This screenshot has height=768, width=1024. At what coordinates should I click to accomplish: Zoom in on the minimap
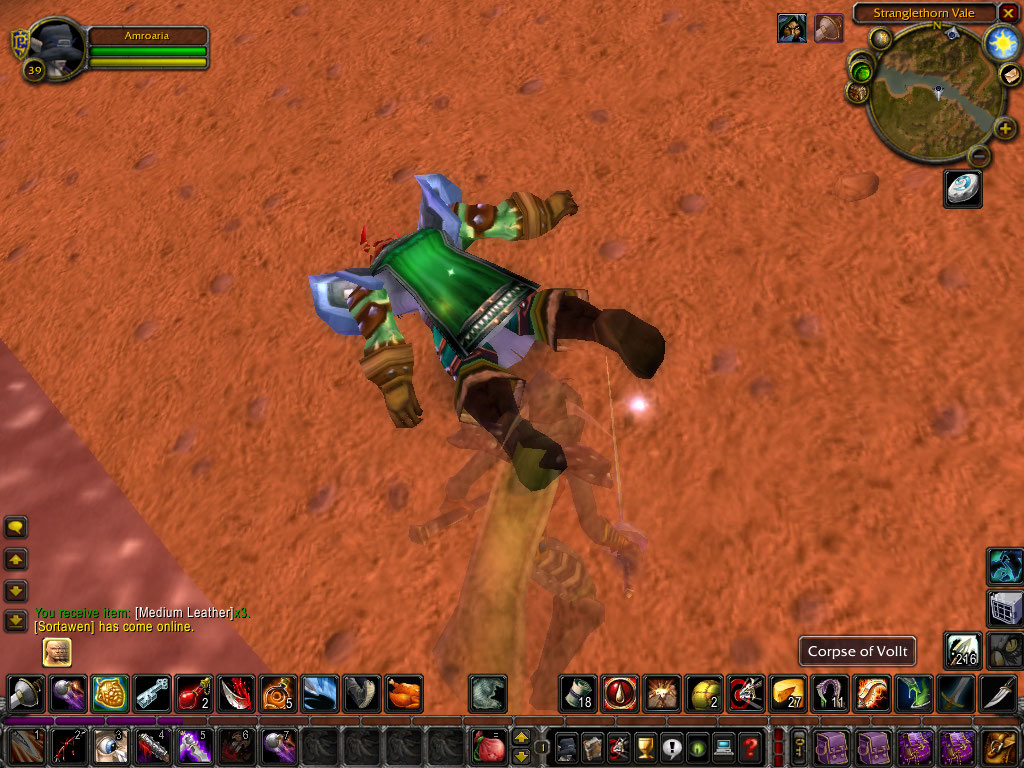(1004, 129)
